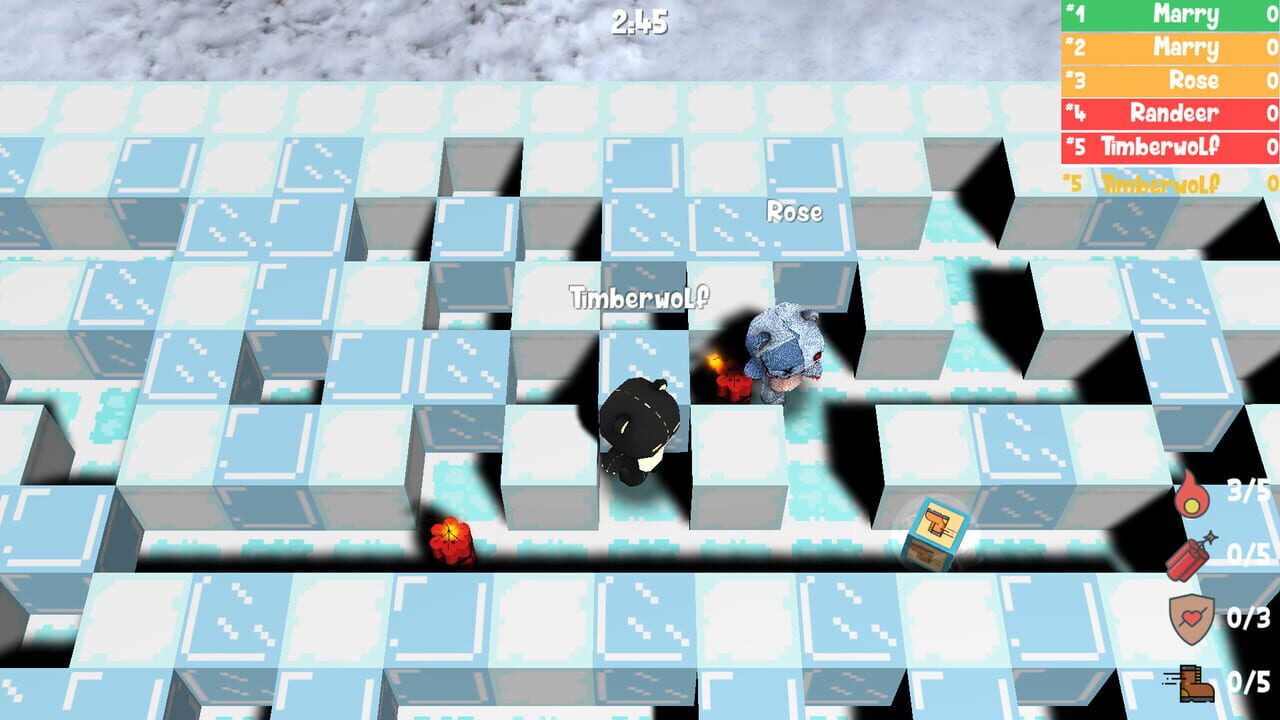
Task: Click the Rose name label on the field
Action: [x=793, y=213]
